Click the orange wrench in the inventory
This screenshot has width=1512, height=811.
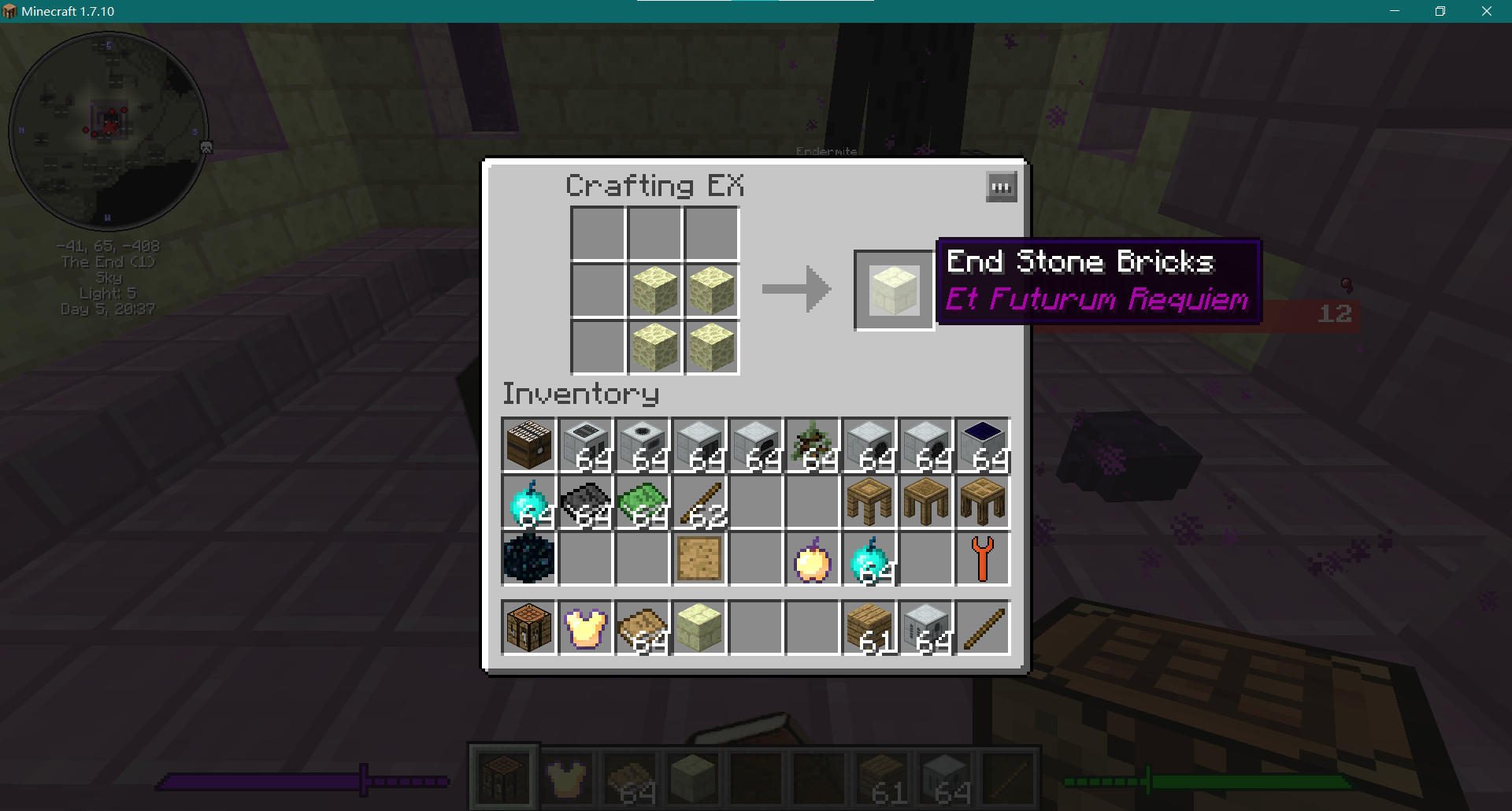(981, 559)
